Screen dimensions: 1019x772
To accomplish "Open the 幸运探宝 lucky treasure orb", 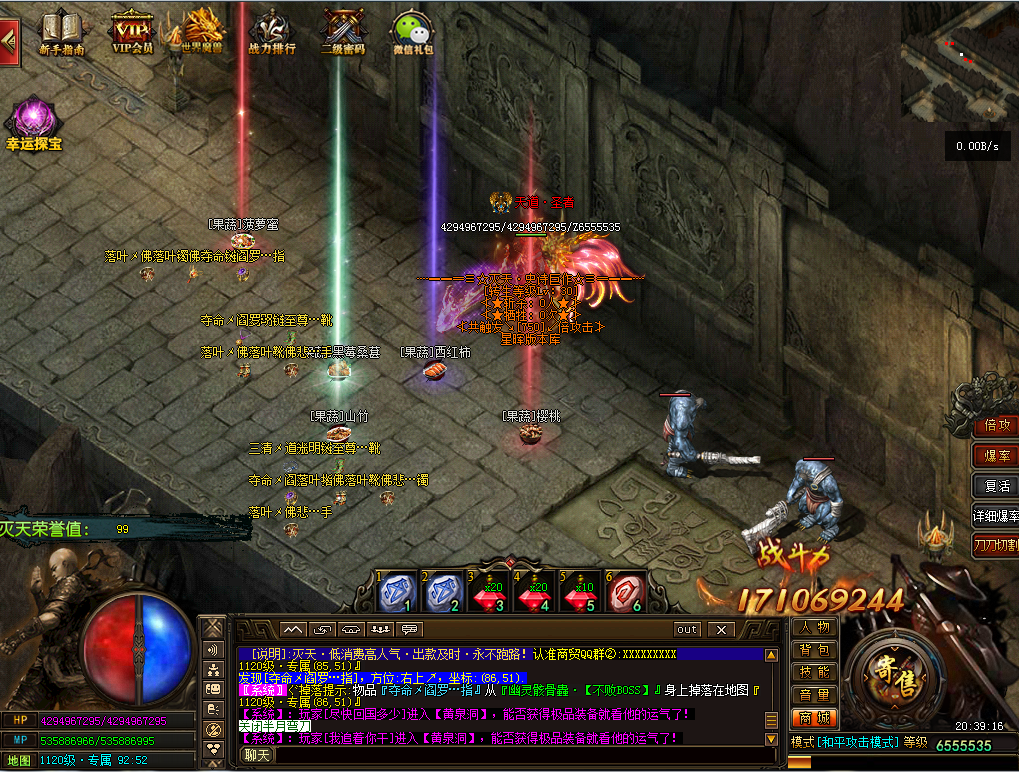I will (34, 122).
